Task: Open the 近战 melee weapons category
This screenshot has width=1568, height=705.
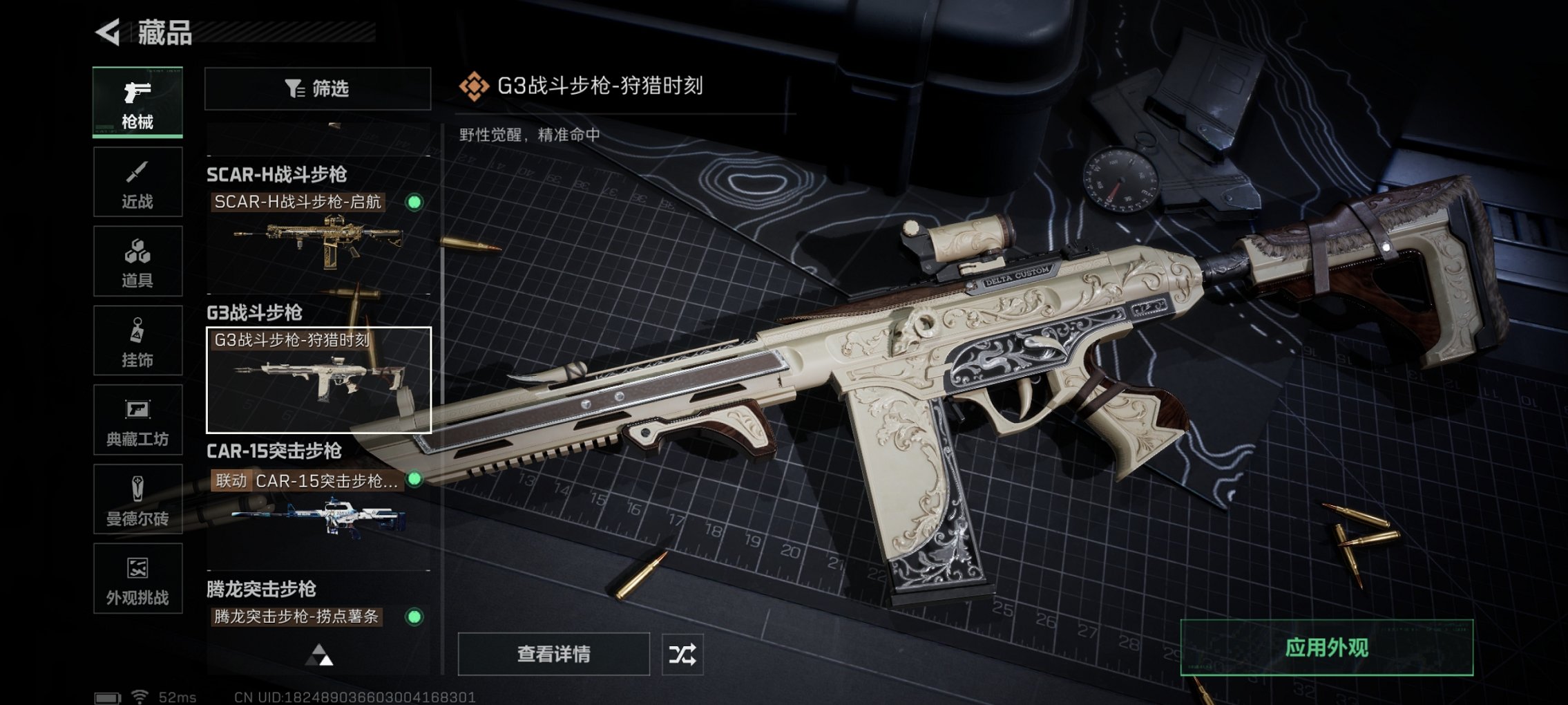Action: [x=137, y=181]
